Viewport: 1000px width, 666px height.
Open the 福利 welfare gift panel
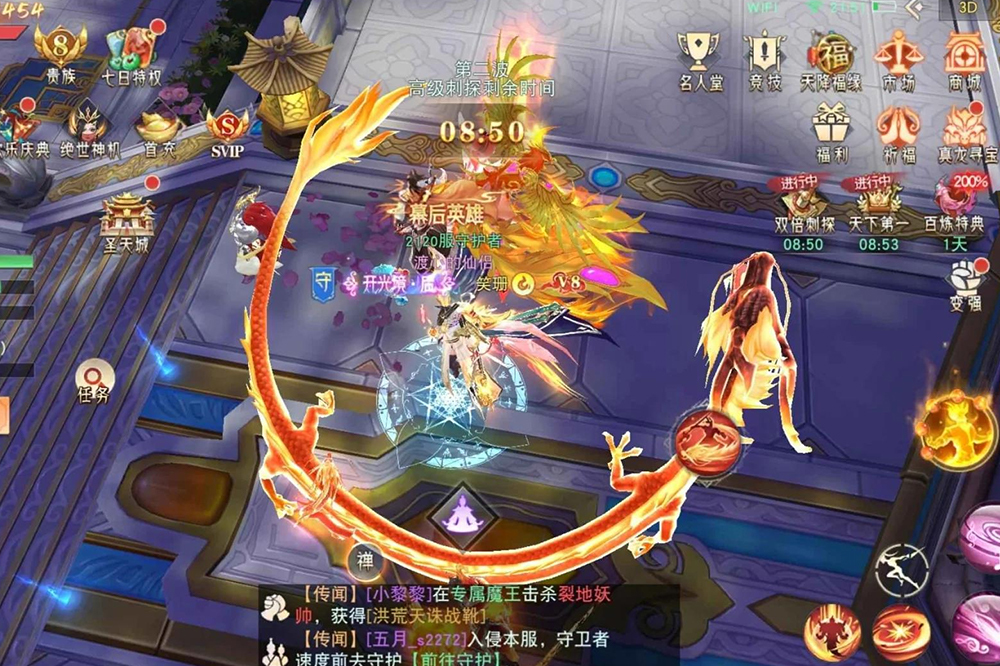830,129
